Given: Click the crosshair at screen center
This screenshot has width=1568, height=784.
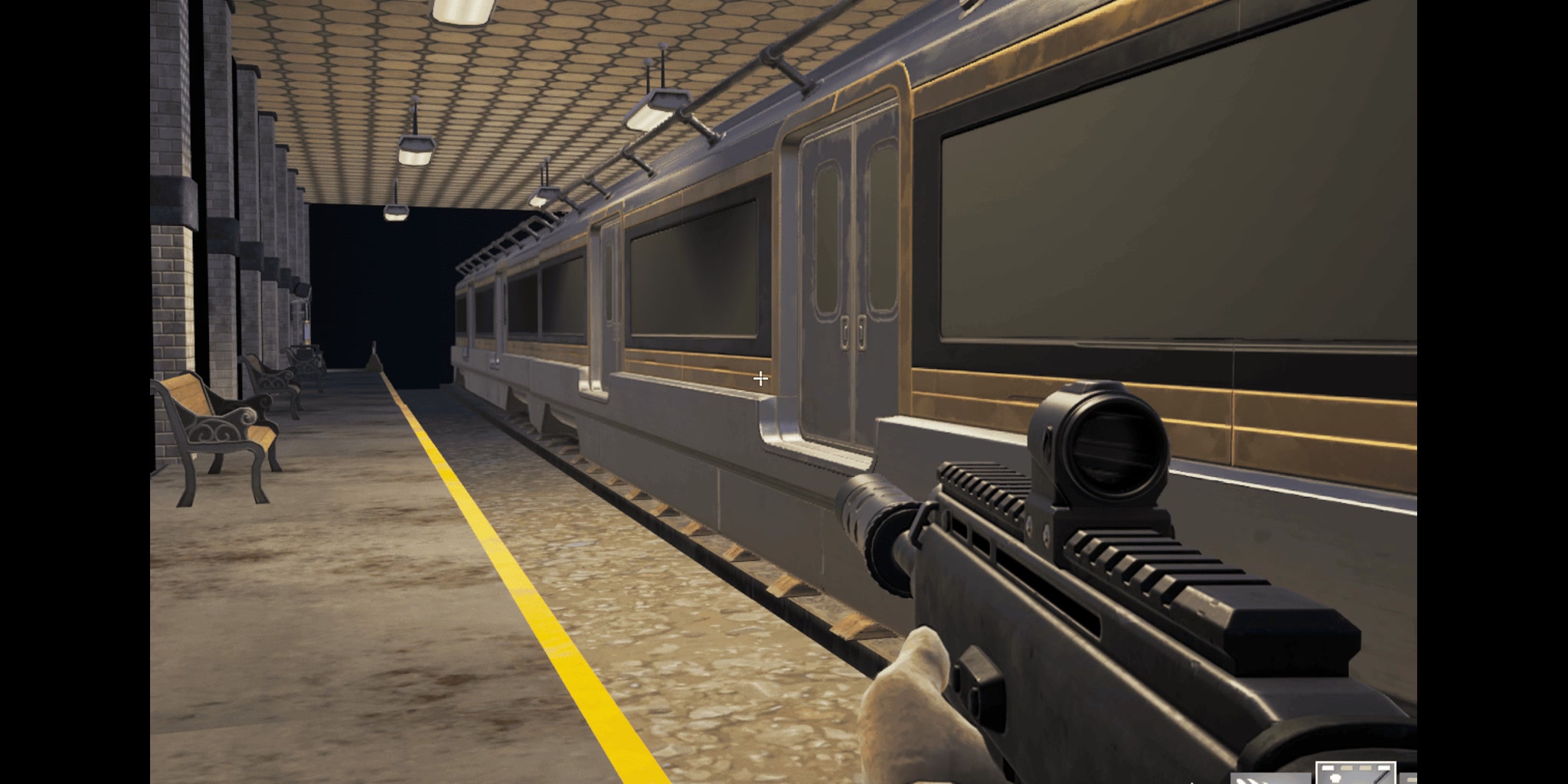Looking at the screenshot, I should [x=761, y=377].
